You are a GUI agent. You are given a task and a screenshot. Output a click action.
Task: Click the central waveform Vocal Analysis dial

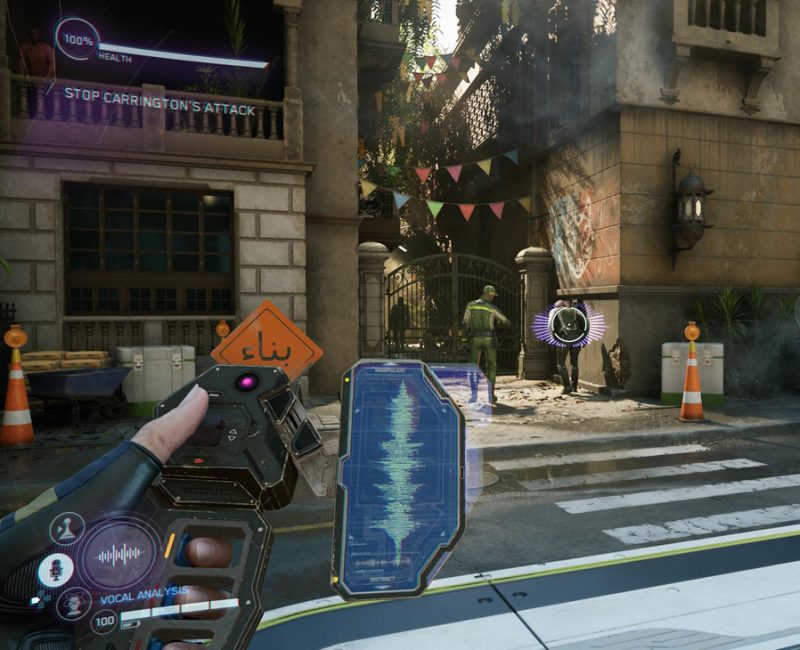pos(119,553)
